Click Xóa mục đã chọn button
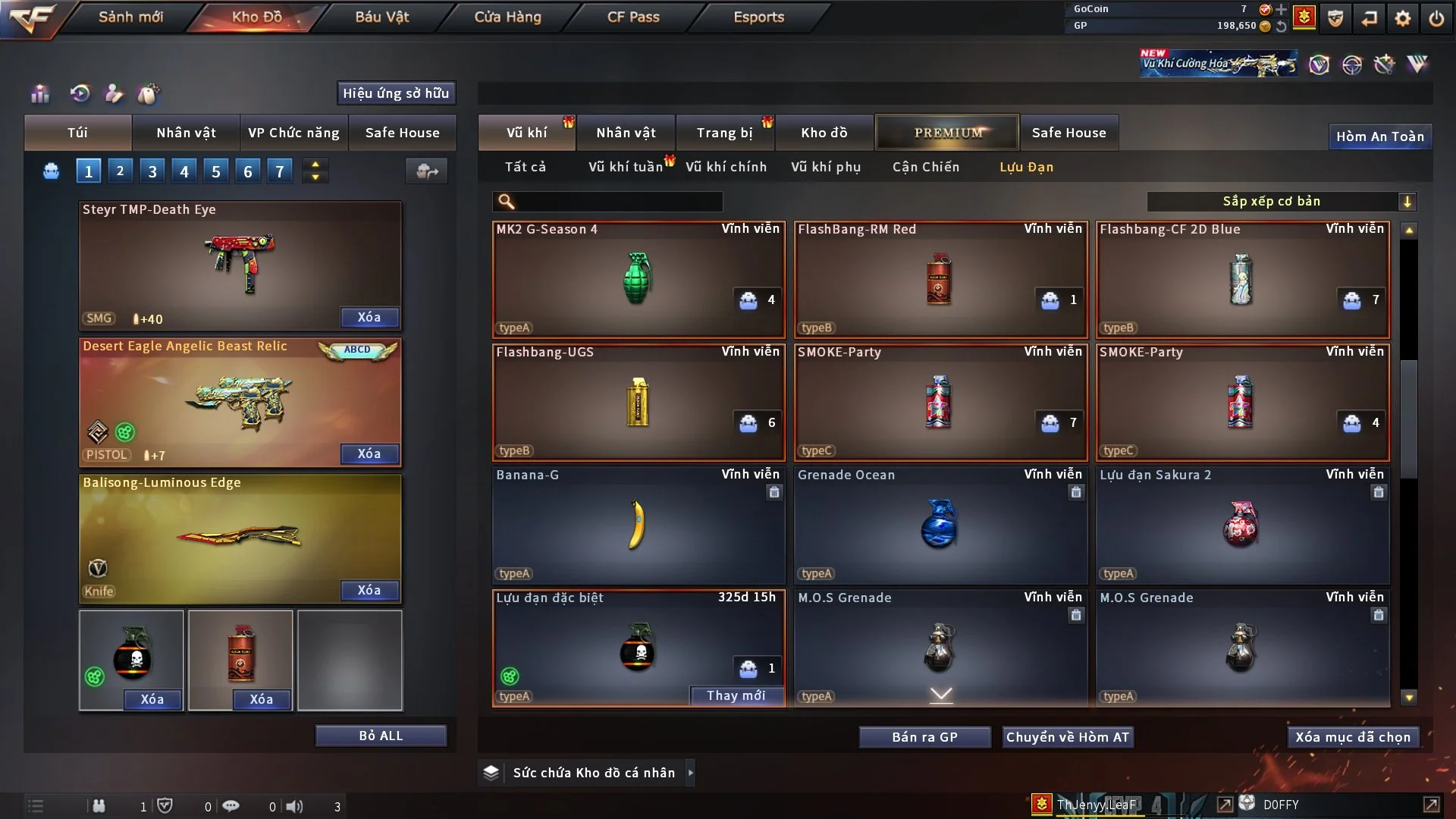1456x819 pixels. click(1352, 737)
